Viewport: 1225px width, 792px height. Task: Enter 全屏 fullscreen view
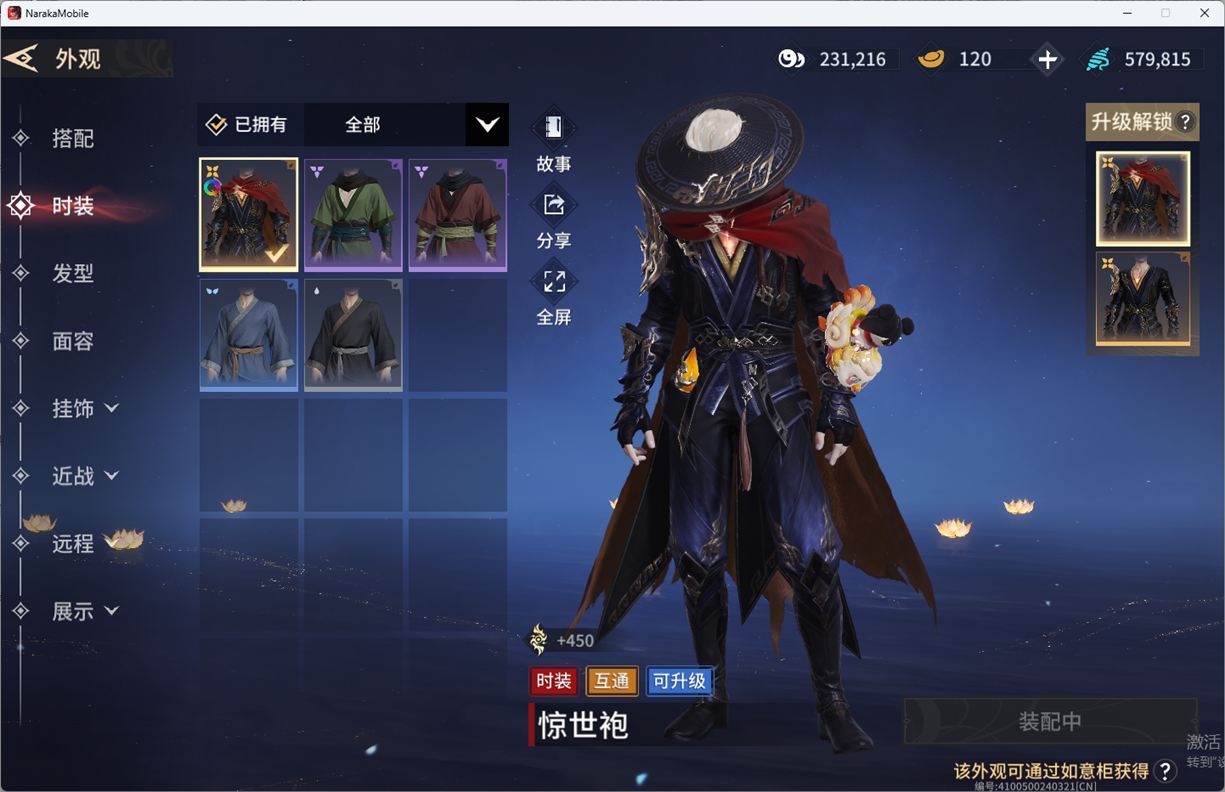click(553, 294)
